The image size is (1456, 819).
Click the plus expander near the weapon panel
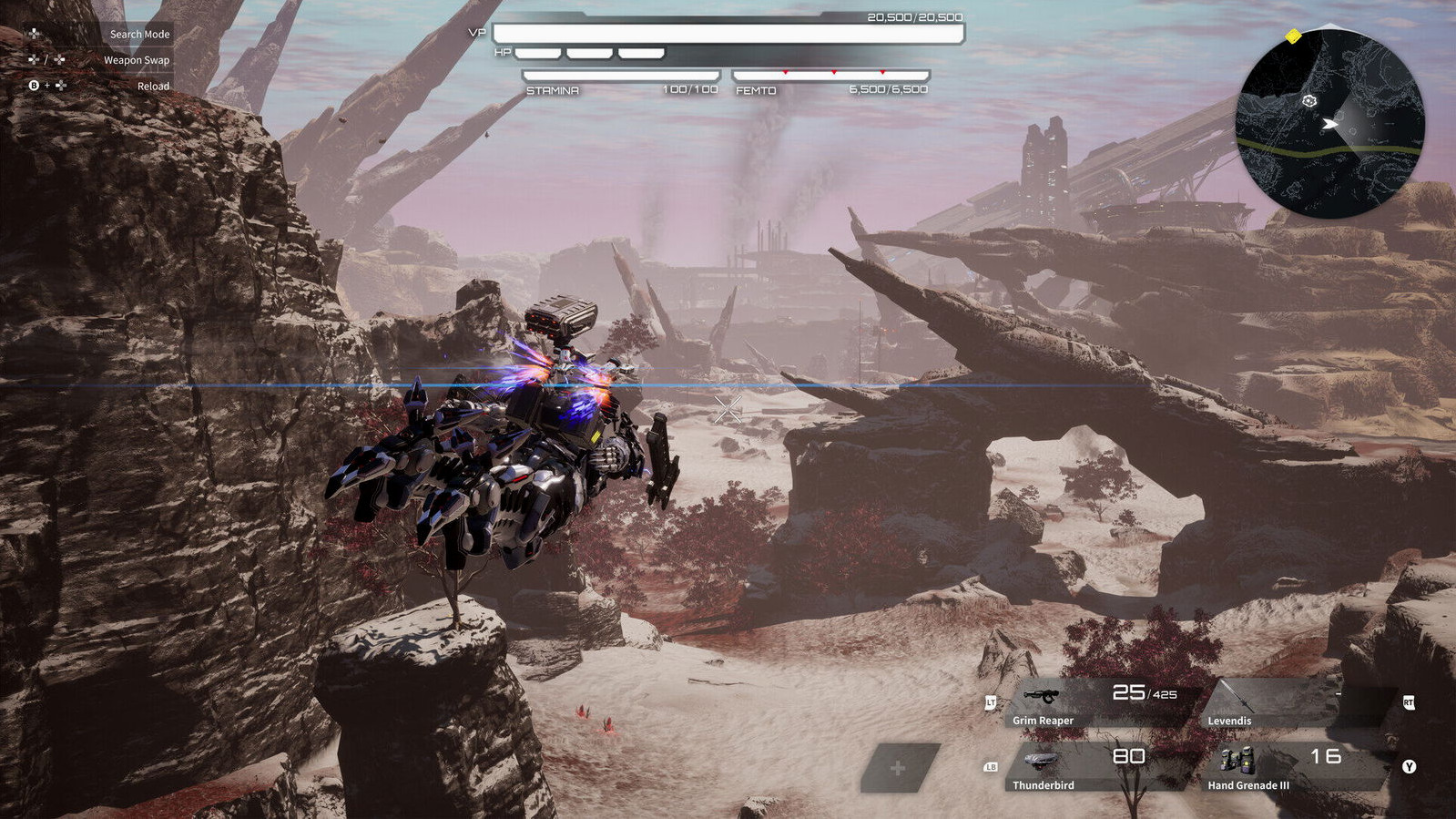[x=900, y=770]
